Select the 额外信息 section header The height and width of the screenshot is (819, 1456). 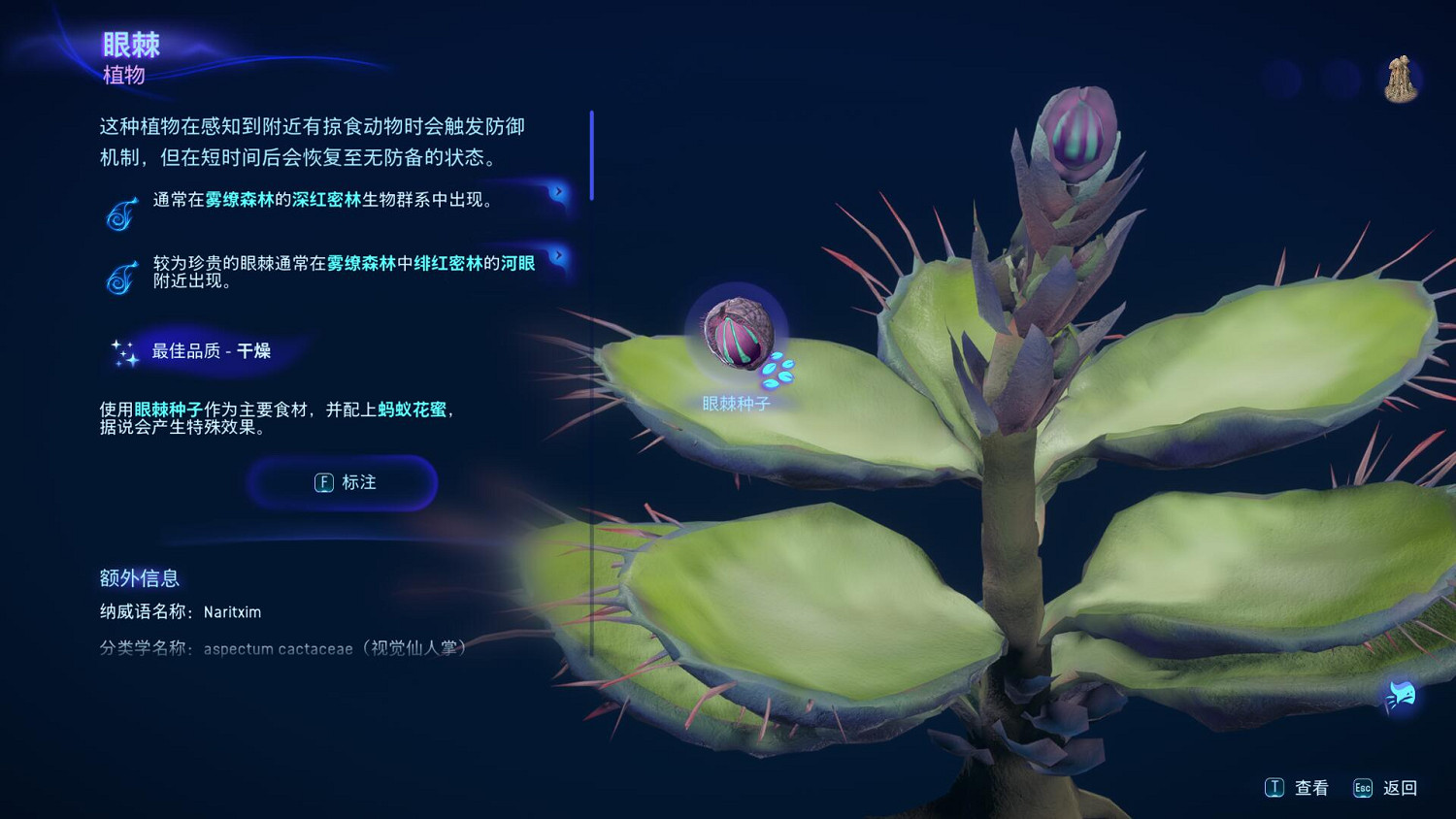point(139,577)
